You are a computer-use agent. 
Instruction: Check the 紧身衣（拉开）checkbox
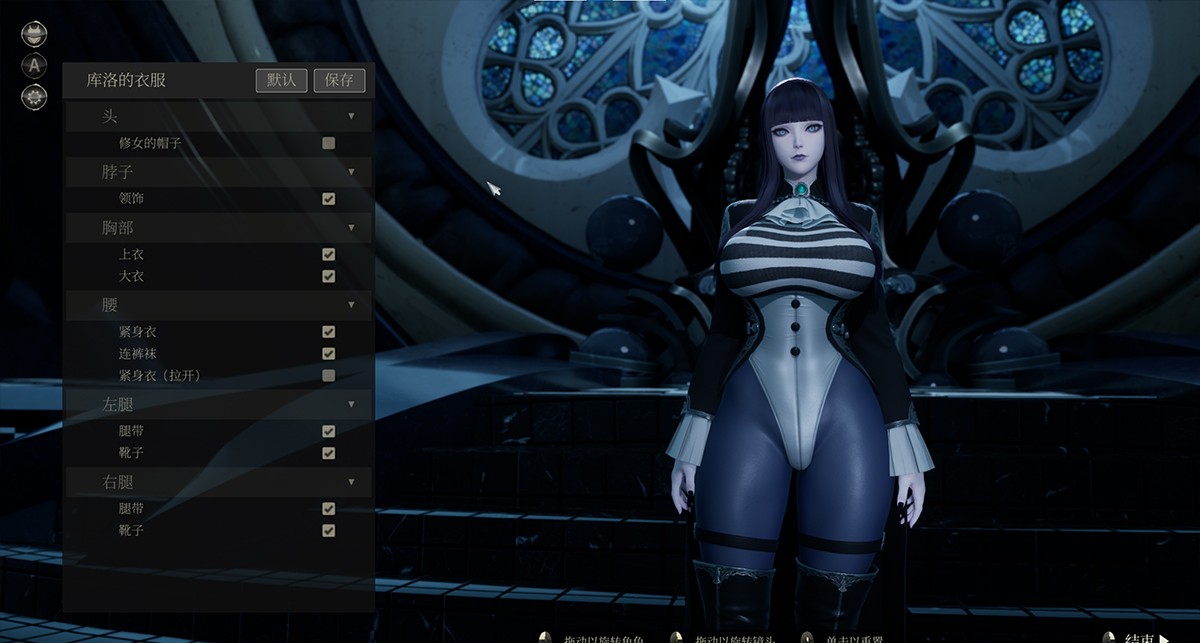328,376
